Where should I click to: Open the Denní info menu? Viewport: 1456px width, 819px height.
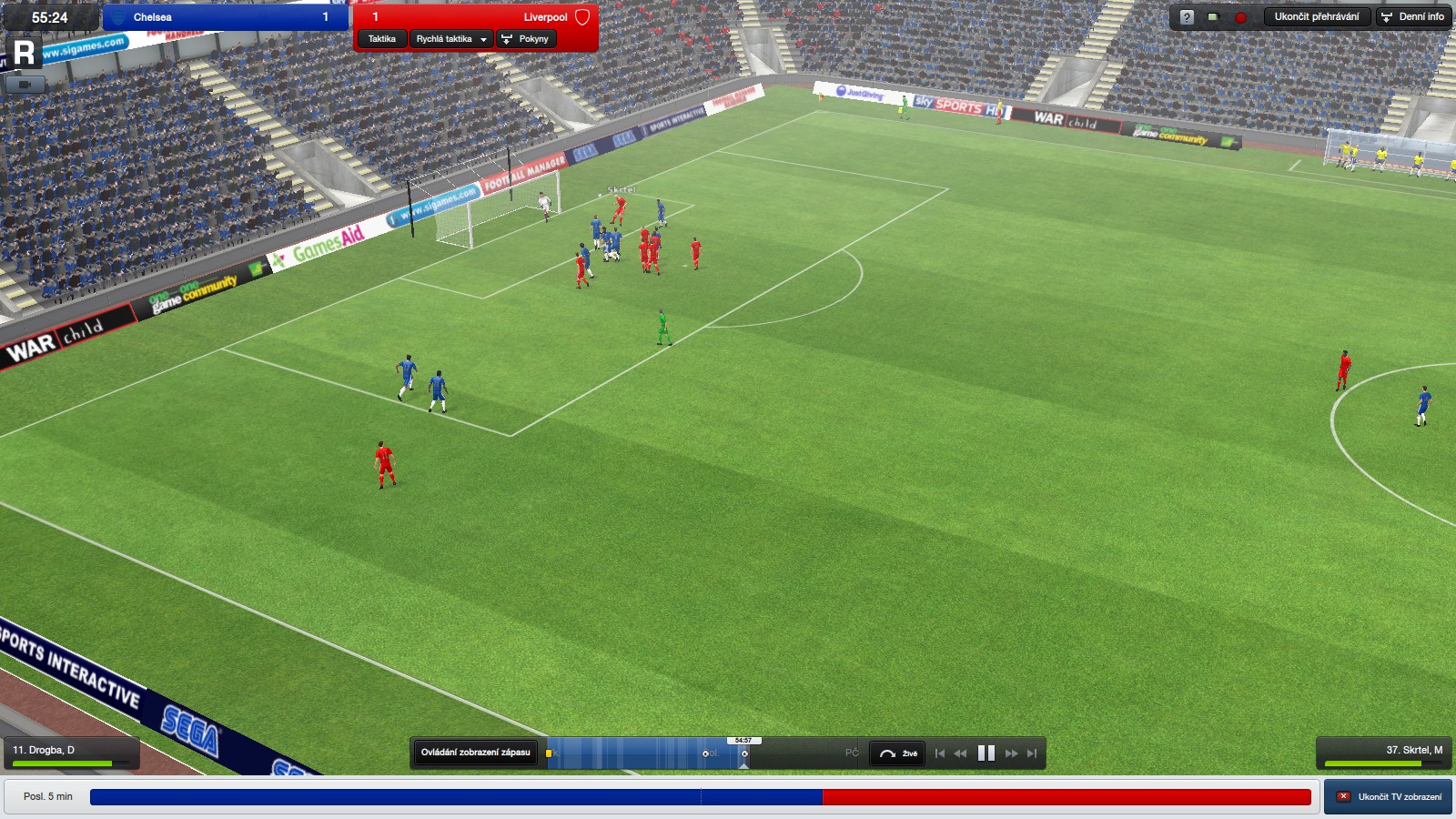(1413, 17)
